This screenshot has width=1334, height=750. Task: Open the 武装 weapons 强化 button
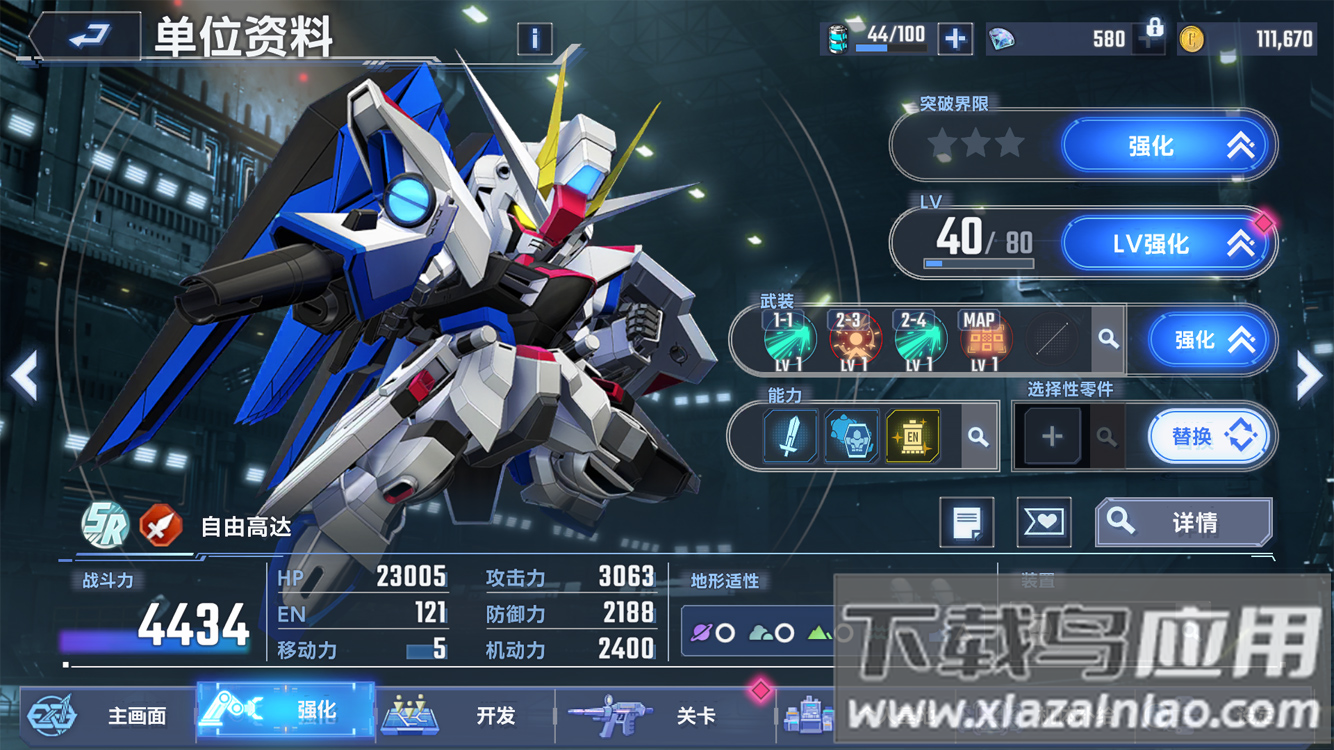(1212, 340)
